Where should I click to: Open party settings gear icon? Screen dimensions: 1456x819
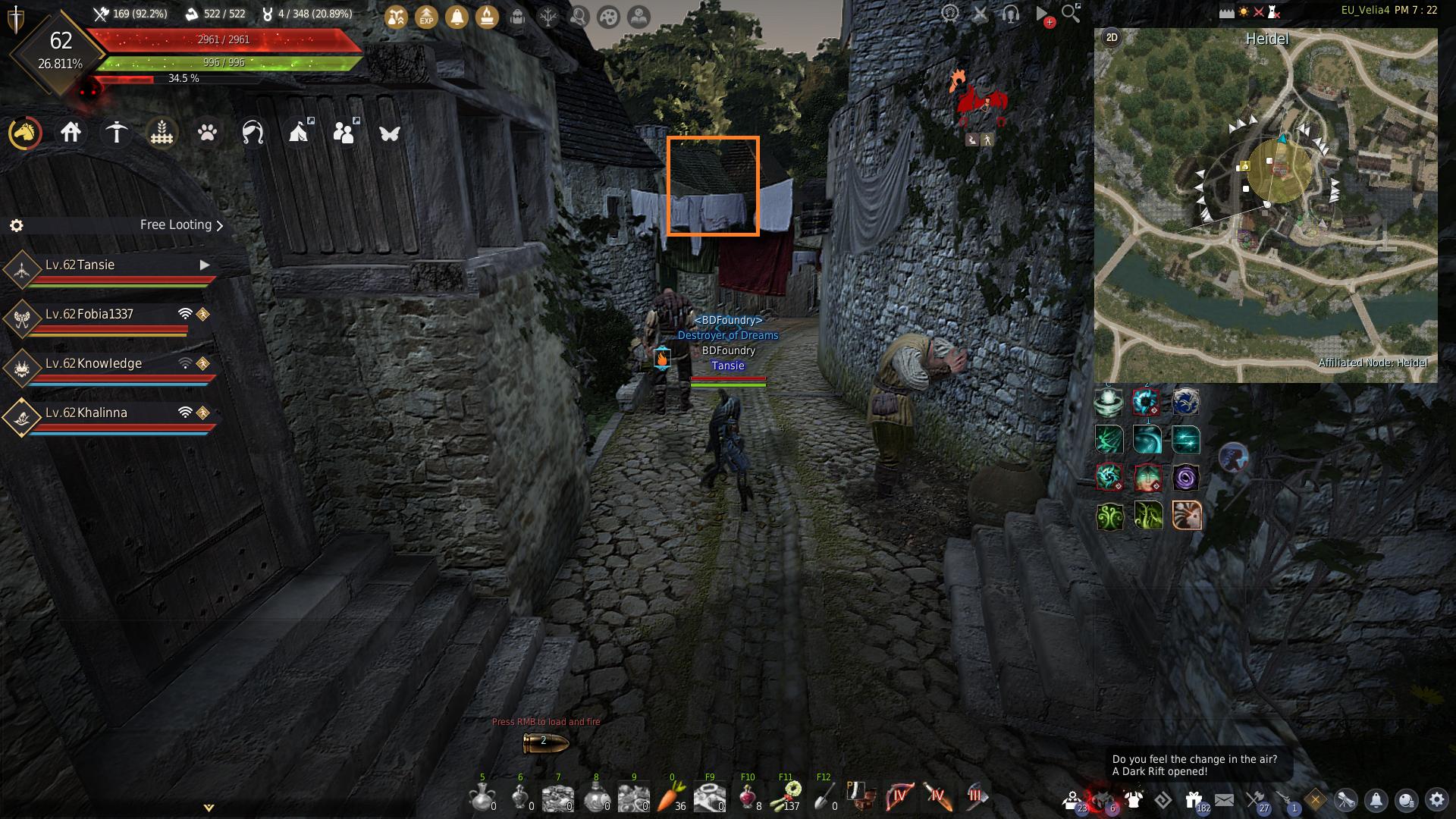(16, 225)
